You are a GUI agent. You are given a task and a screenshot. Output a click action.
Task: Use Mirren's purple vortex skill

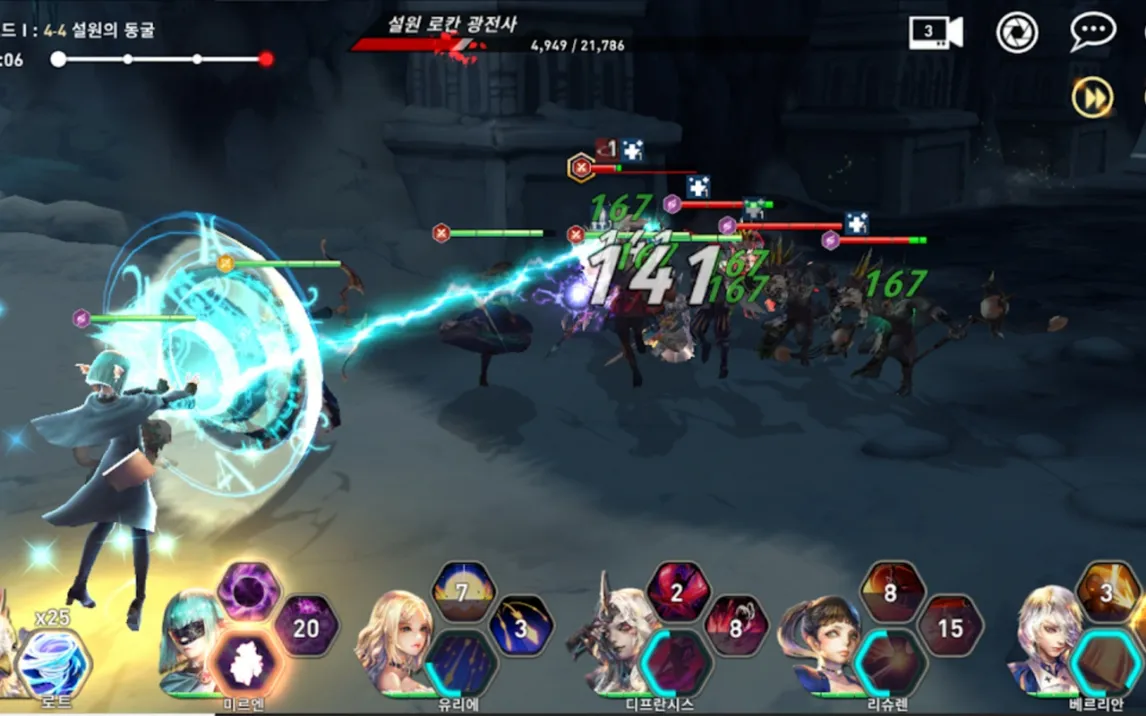(248, 591)
